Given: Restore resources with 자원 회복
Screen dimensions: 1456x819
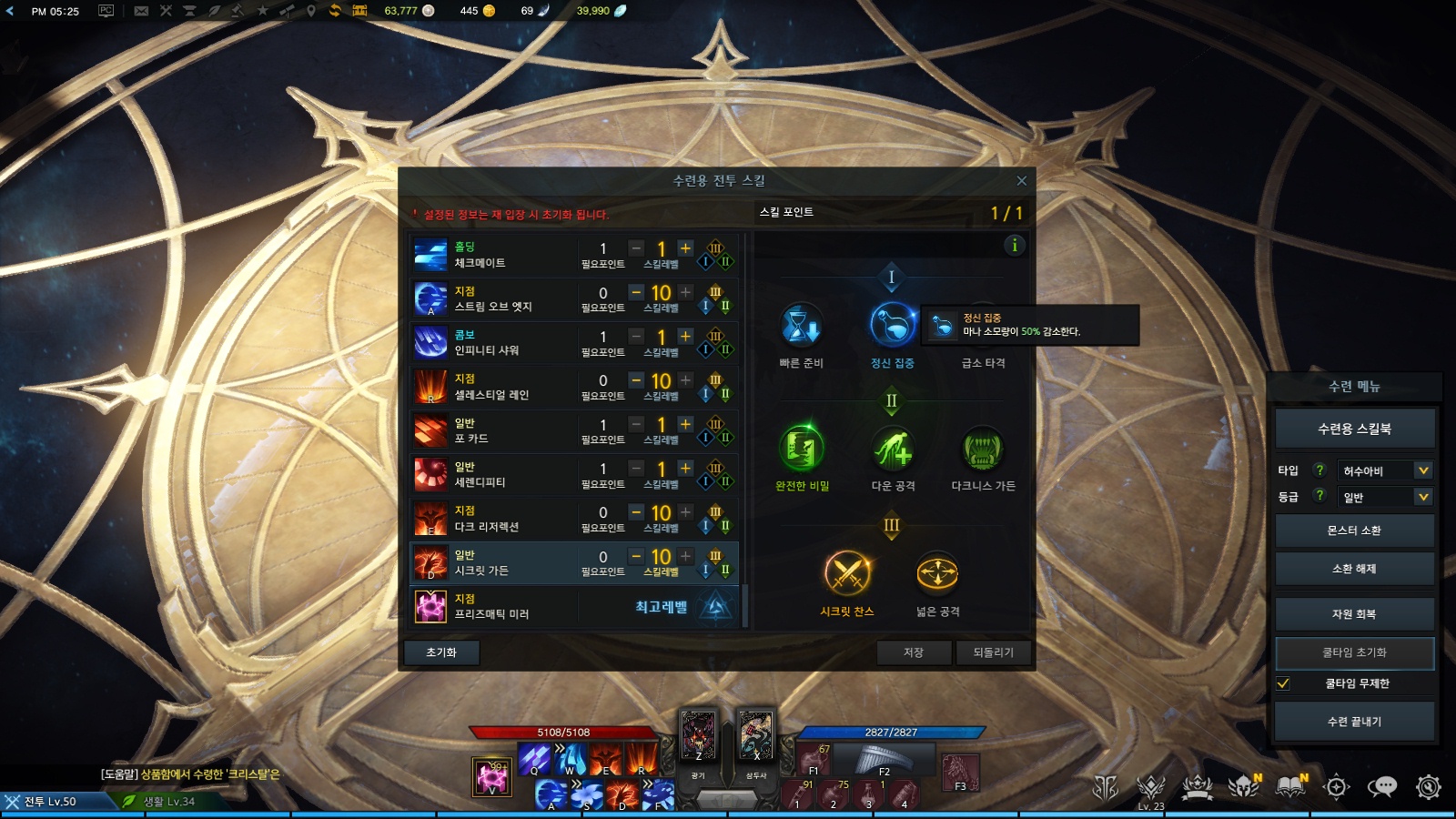Looking at the screenshot, I should [x=1354, y=614].
